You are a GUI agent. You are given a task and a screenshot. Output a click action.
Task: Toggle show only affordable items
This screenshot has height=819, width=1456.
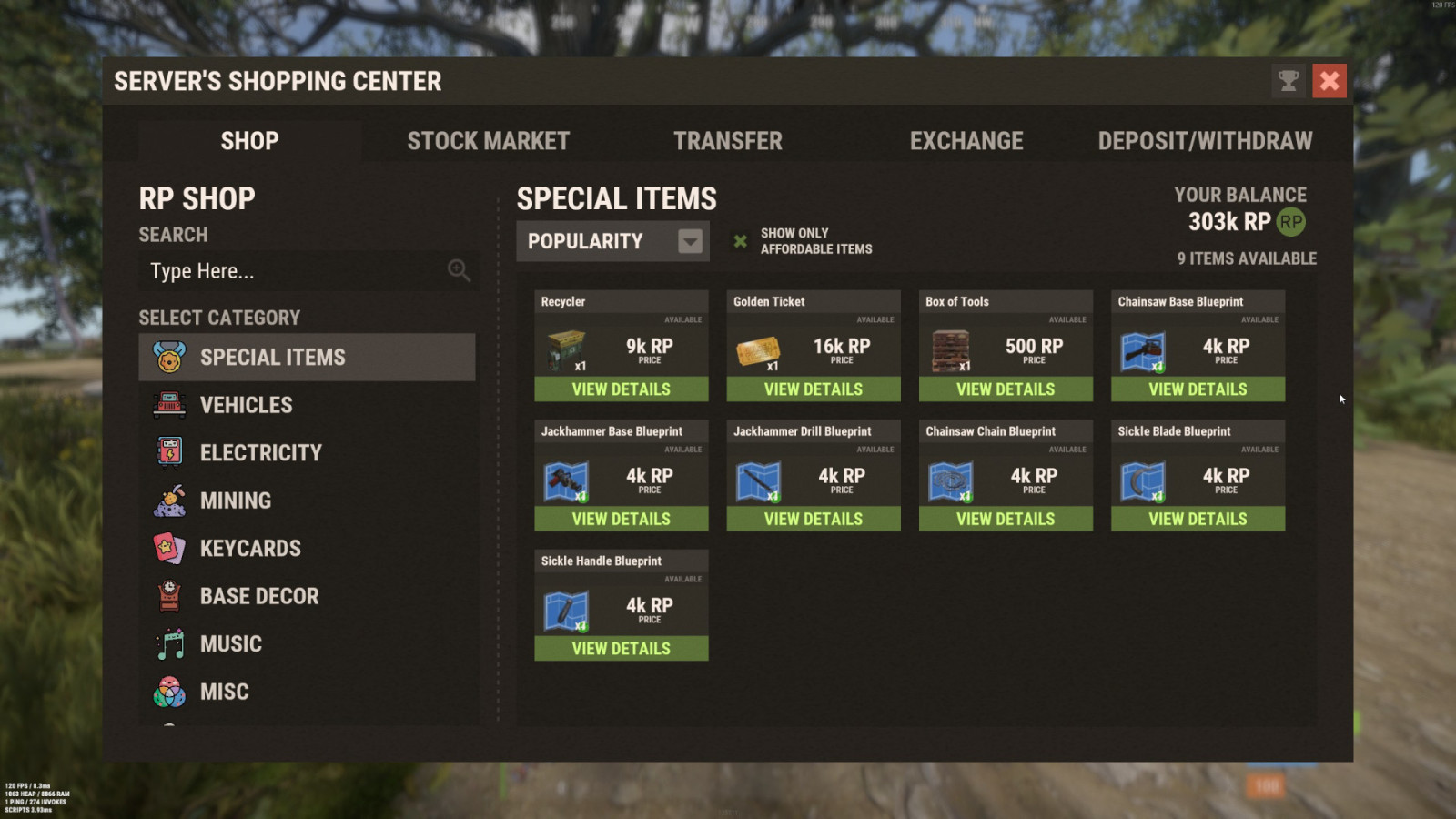739,241
